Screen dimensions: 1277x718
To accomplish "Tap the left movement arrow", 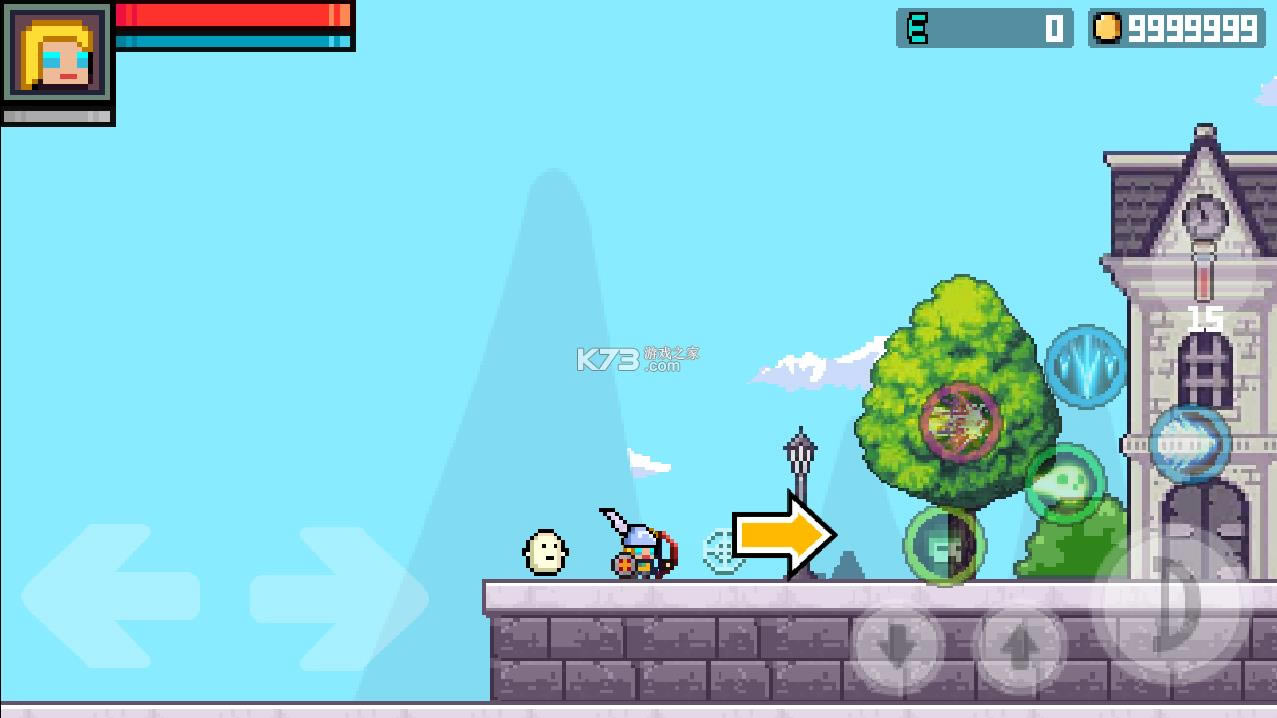I will 110,597.
